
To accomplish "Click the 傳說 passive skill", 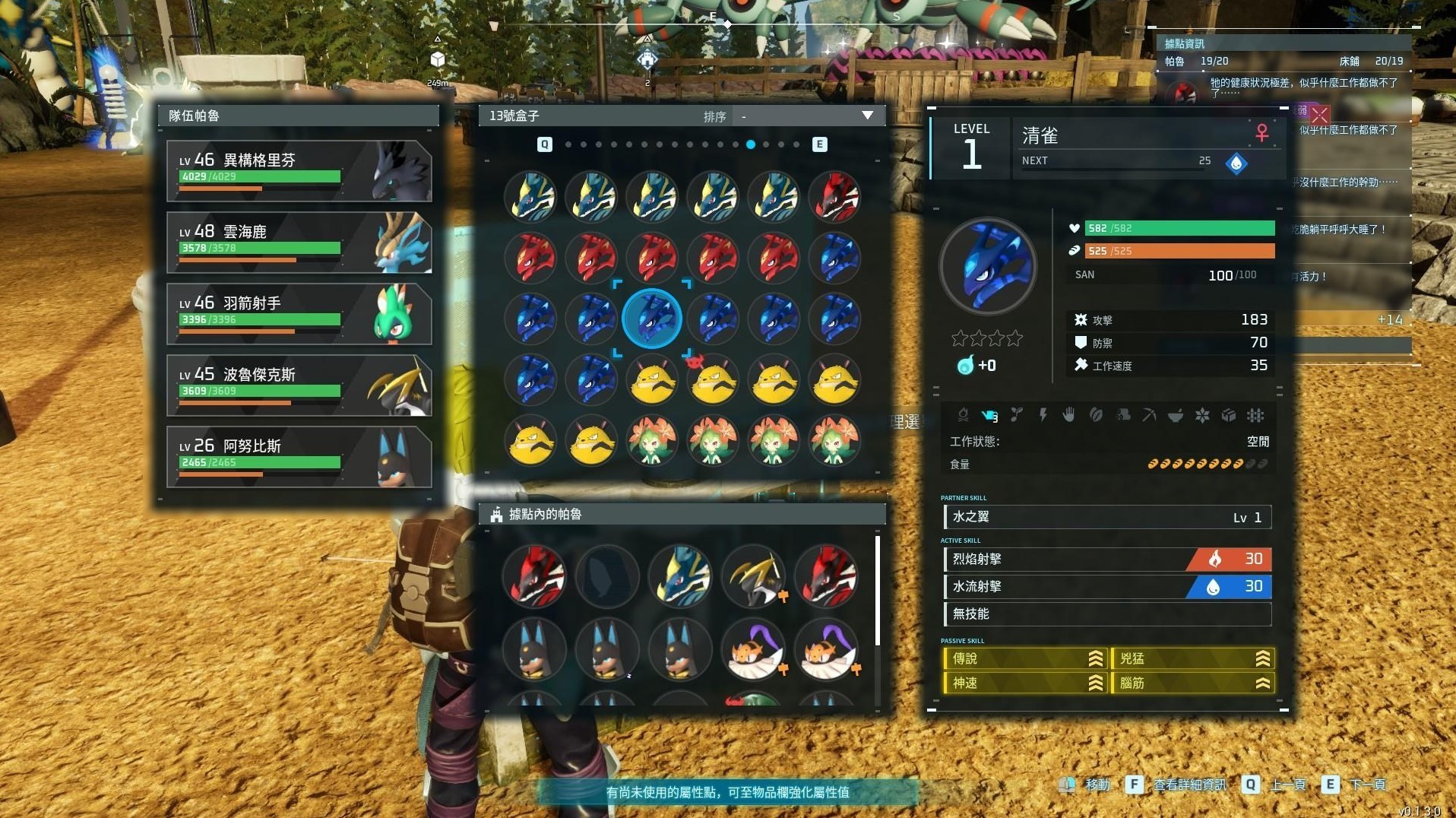I will (x=1024, y=659).
